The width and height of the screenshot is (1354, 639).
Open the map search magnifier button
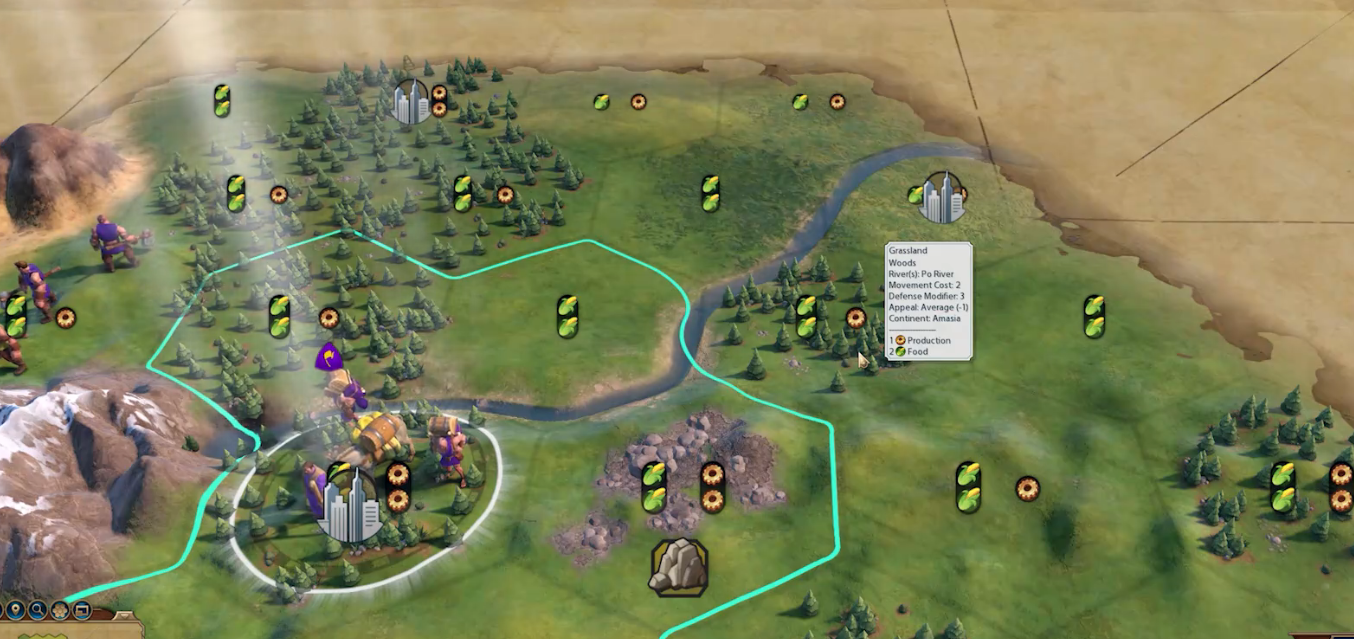tap(38, 610)
